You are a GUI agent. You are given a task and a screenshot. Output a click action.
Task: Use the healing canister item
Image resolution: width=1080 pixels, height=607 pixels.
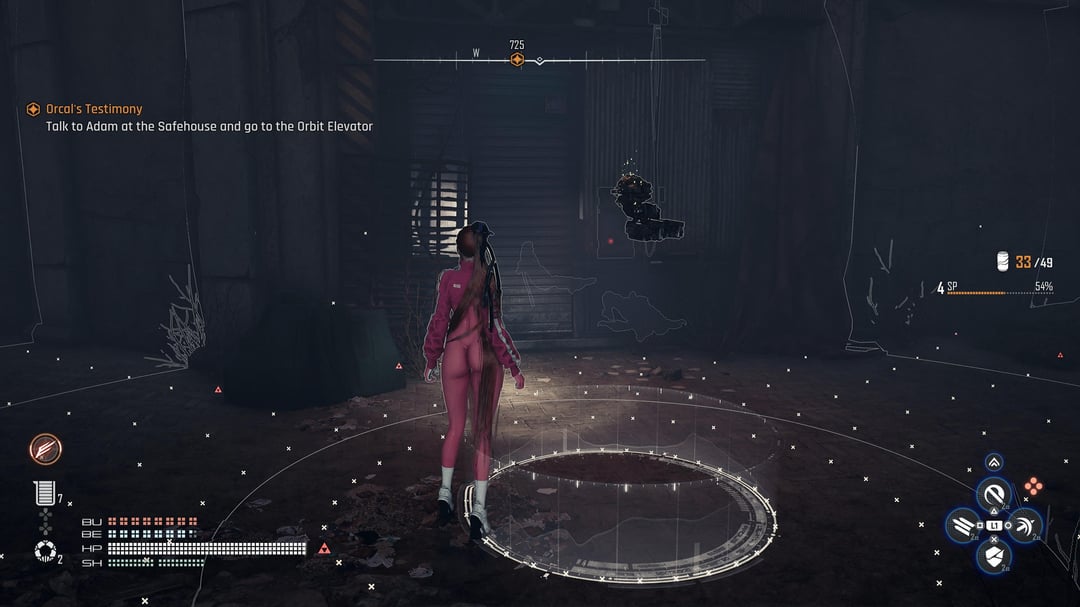[44, 493]
